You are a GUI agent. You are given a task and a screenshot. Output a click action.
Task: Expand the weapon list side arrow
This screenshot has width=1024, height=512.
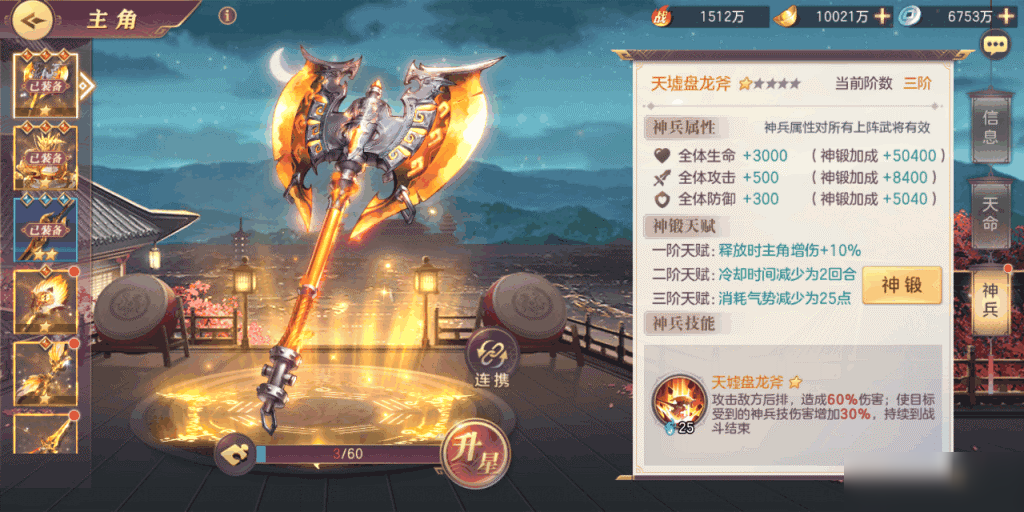point(87,84)
